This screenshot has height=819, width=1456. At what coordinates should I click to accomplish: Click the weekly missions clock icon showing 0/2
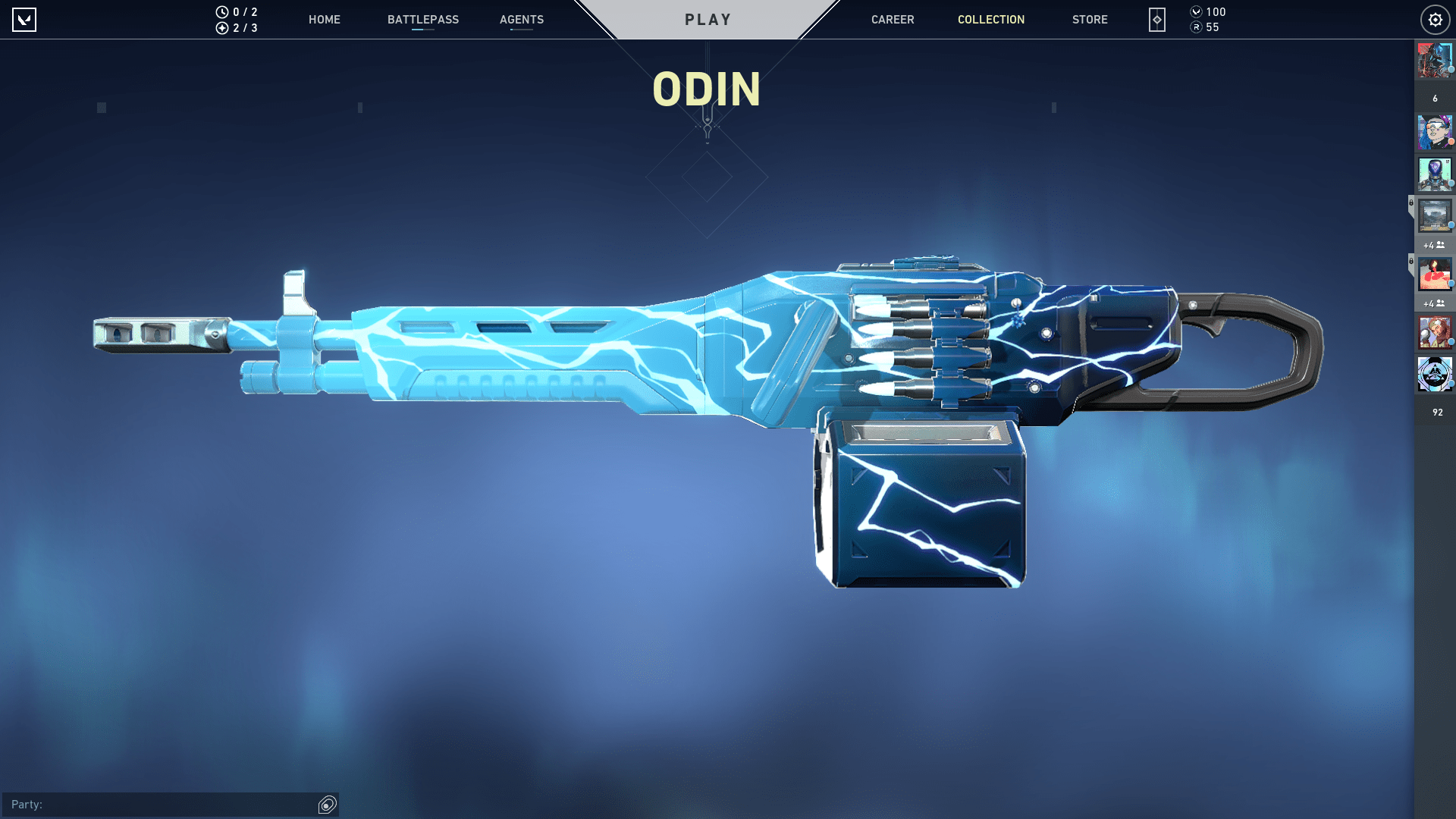click(x=221, y=12)
